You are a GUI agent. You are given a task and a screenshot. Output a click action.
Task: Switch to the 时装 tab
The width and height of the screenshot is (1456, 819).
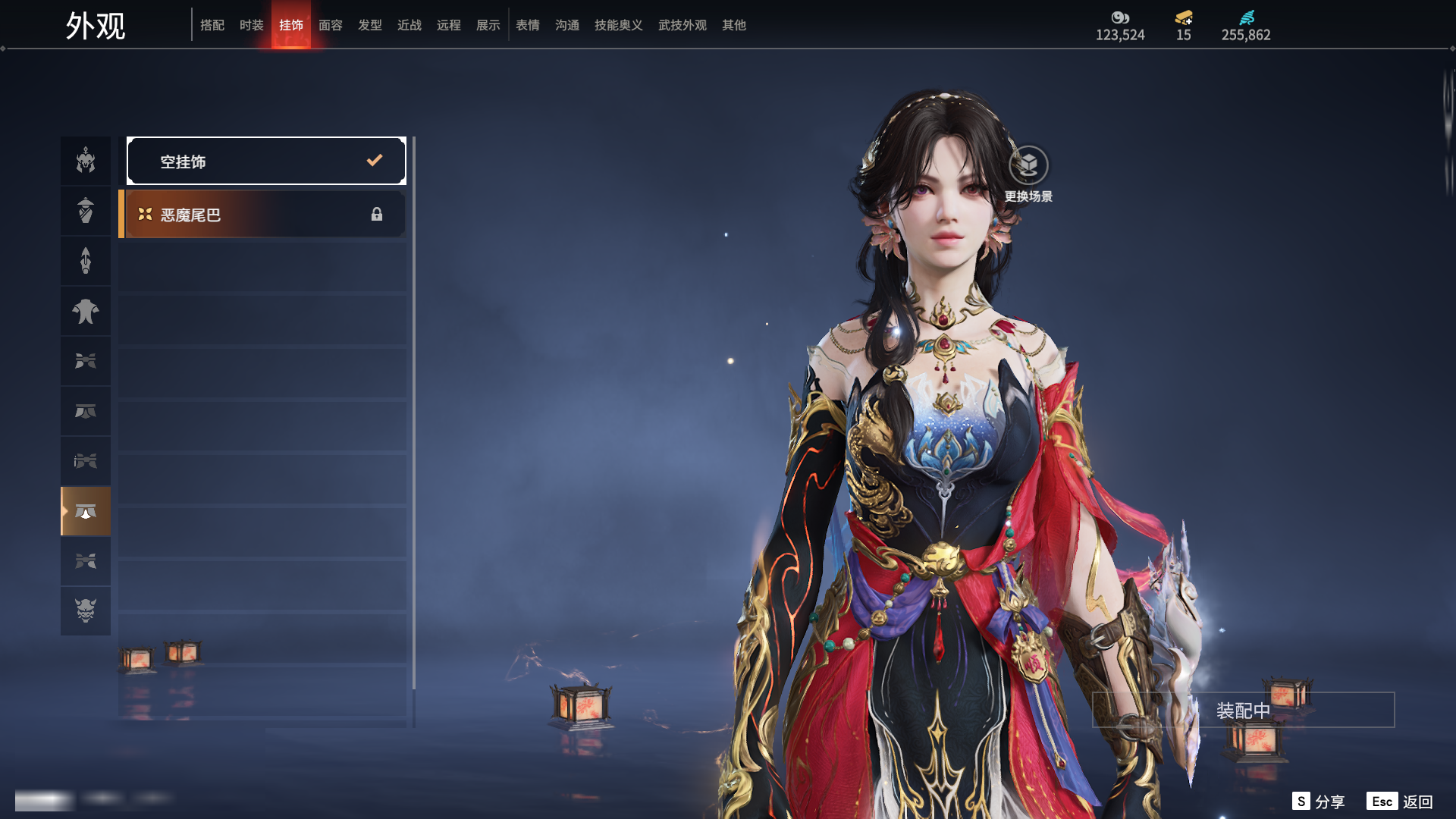252,25
